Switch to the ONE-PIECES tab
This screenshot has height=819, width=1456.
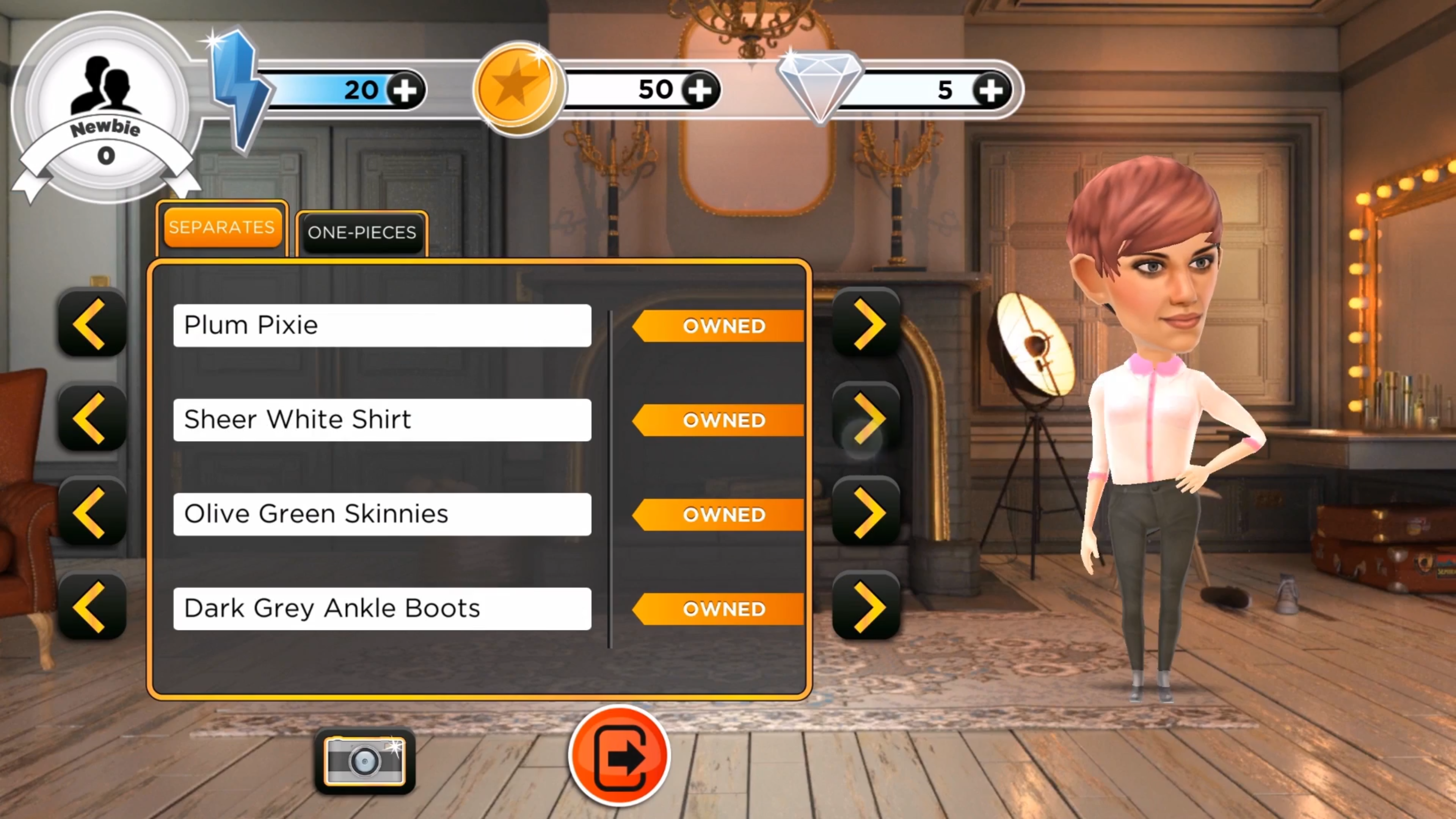point(362,232)
